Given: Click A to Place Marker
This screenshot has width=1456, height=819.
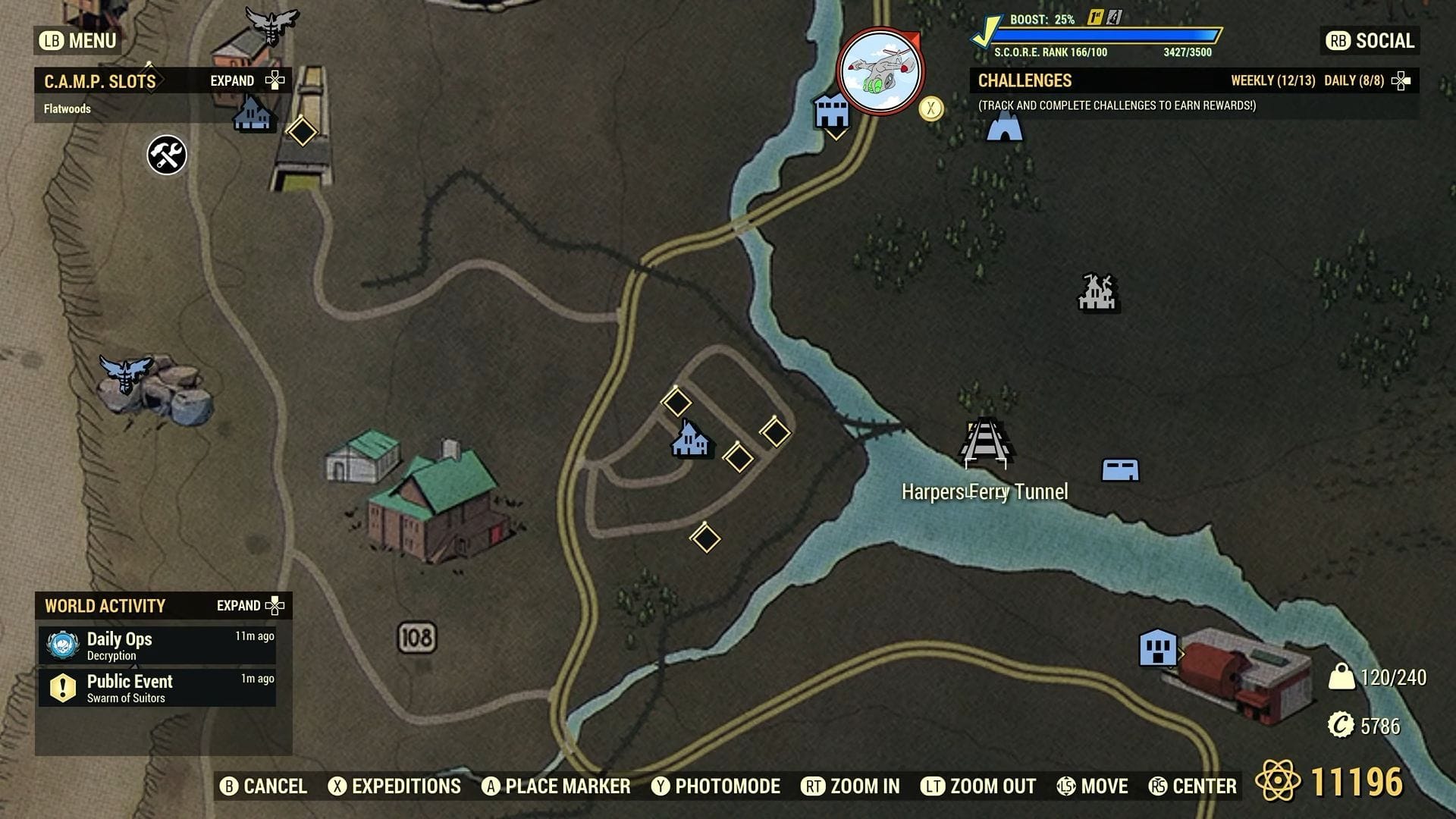Looking at the screenshot, I should pos(557,786).
